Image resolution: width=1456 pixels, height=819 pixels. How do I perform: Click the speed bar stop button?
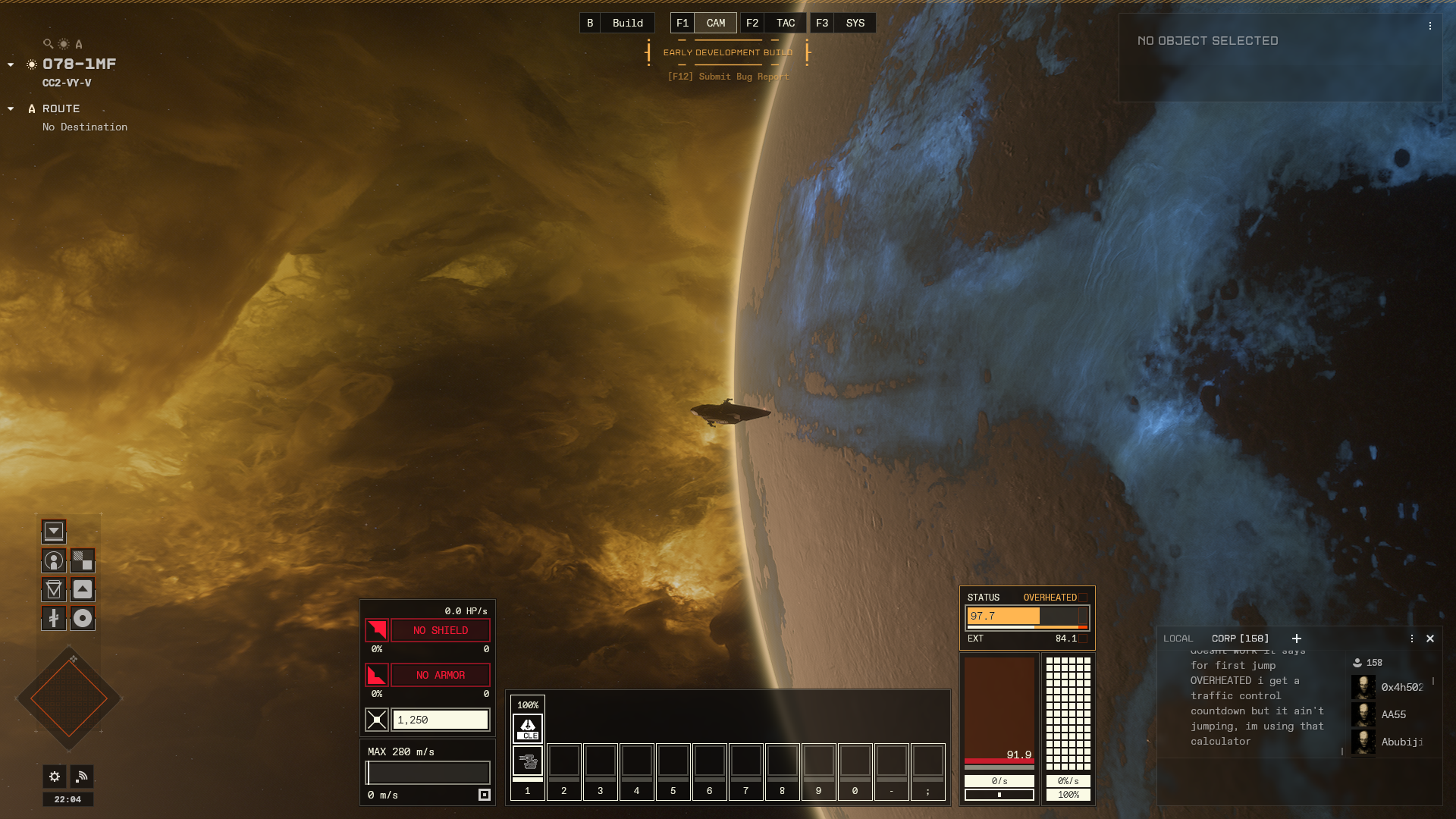485,795
